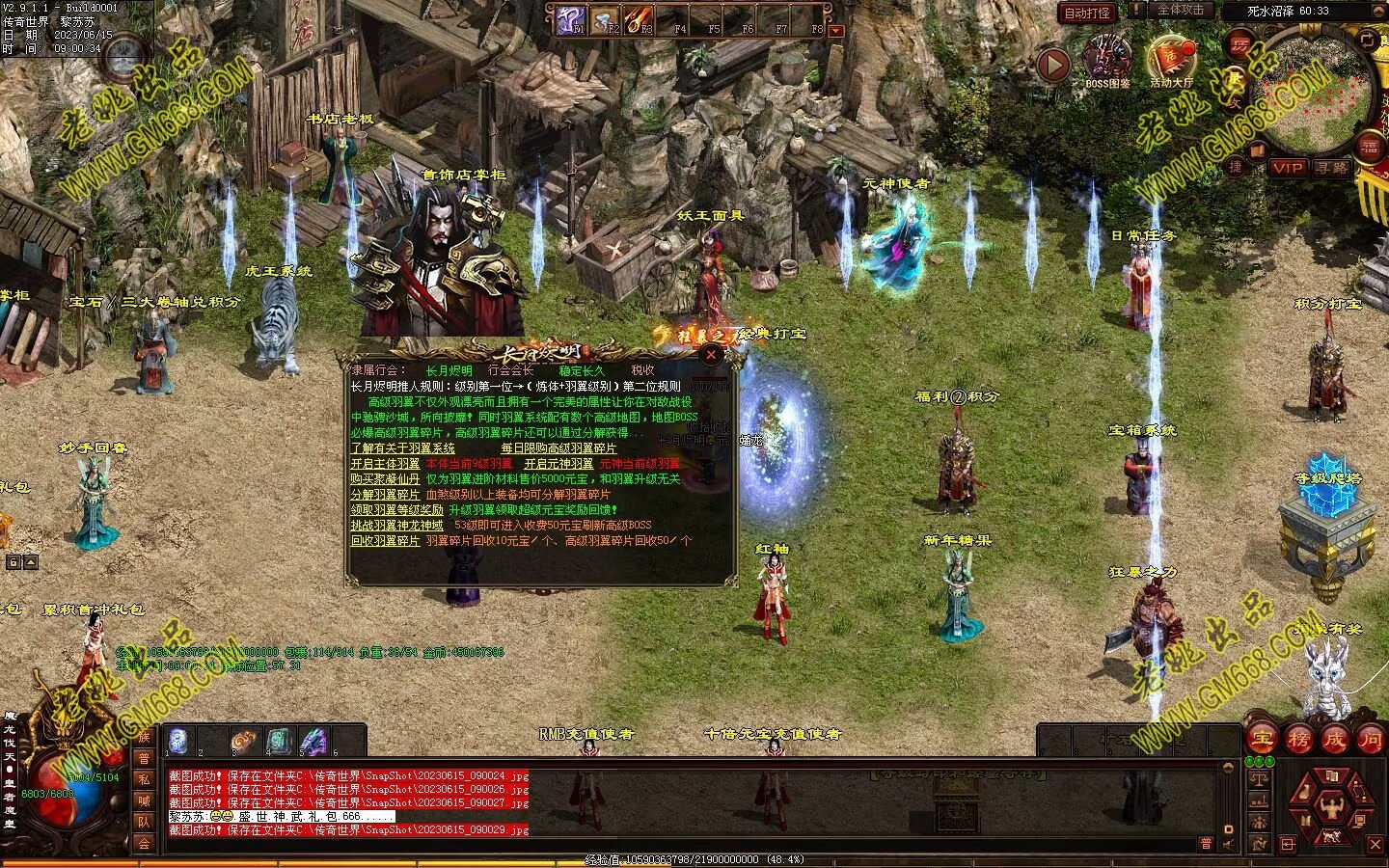Choose 购买聚凝仙丹 option
The image size is (1389, 868).
(x=384, y=479)
